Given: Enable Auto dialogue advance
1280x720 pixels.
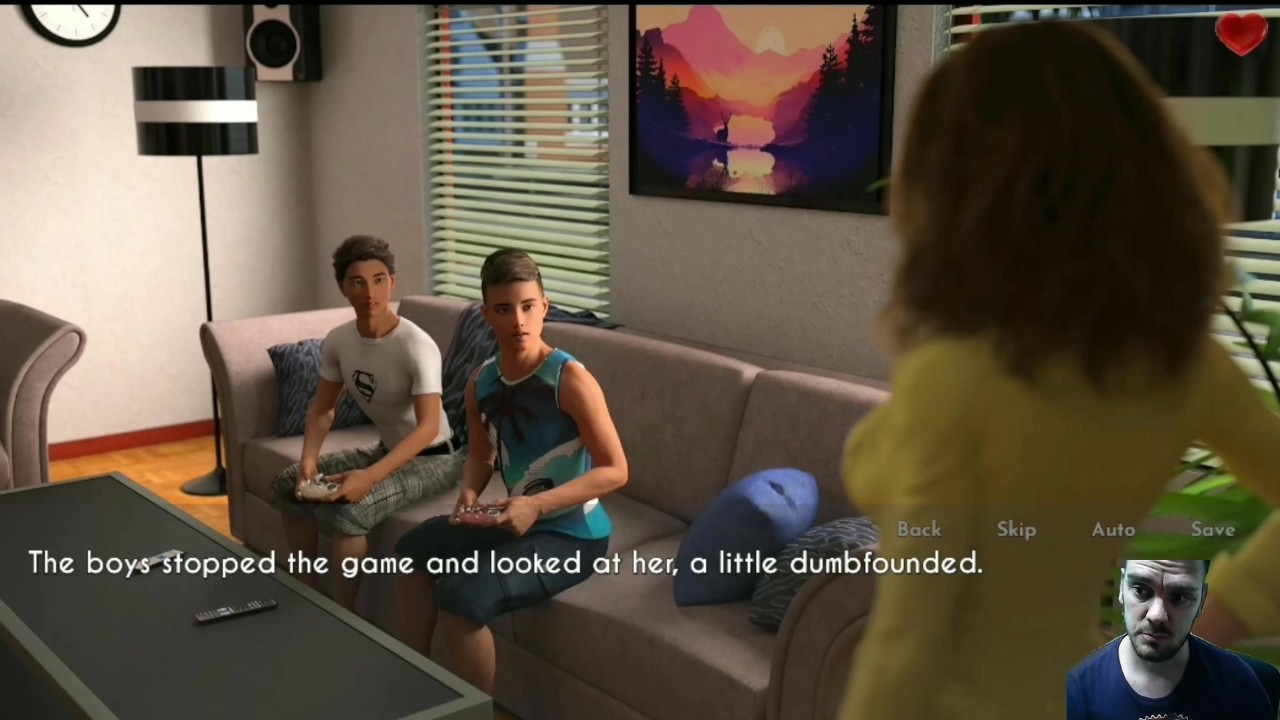Looking at the screenshot, I should (1113, 529).
